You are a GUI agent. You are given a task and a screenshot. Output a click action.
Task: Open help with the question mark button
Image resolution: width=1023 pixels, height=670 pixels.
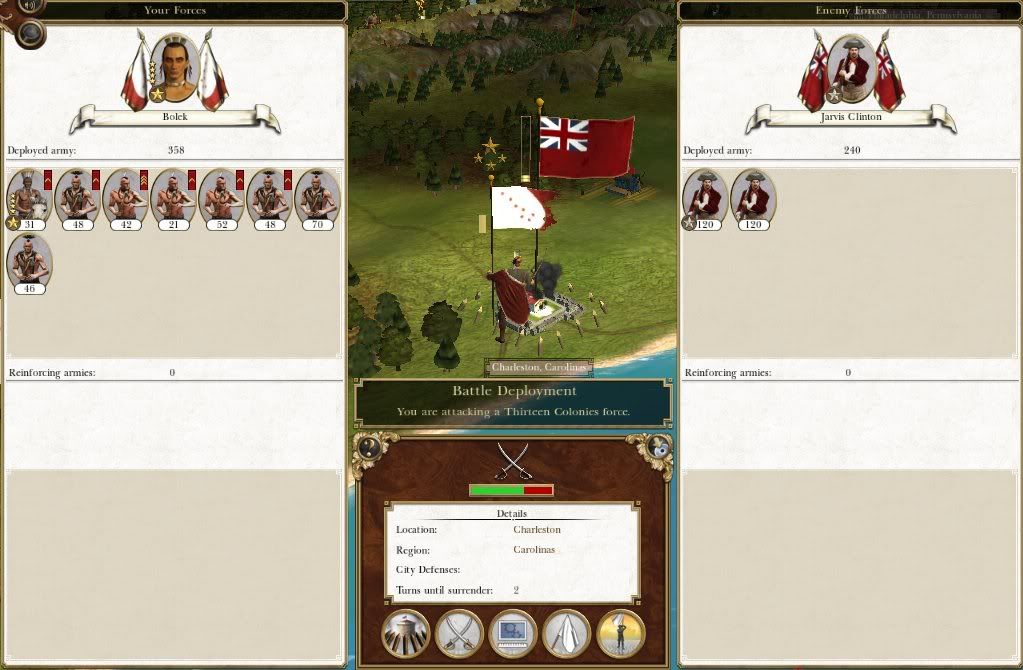[x=370, y=448]
